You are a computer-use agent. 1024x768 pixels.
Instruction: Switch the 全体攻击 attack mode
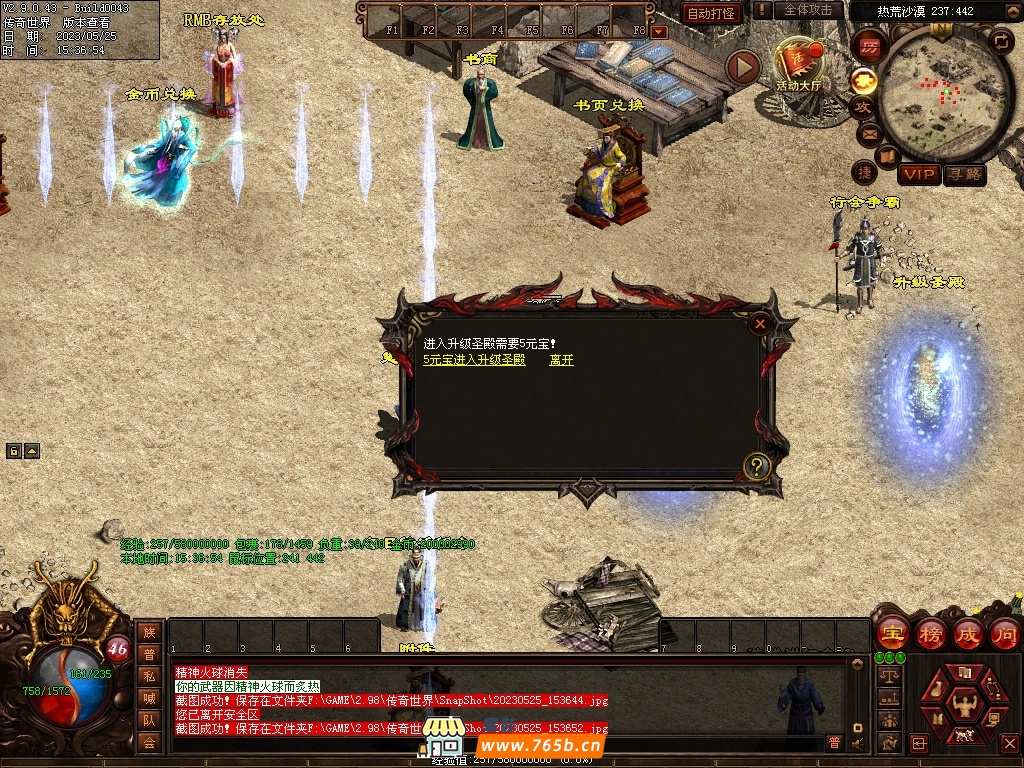click(808, 10)
